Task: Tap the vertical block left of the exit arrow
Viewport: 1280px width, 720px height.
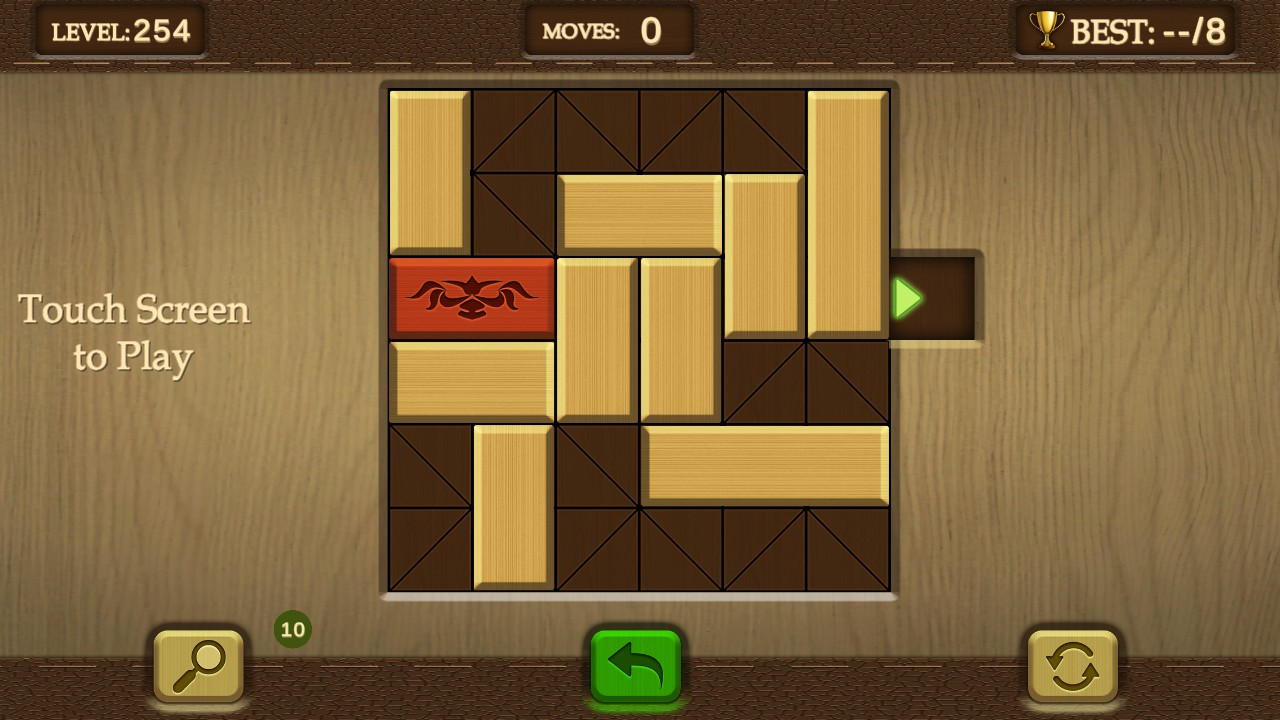Action: coord(763,255)
